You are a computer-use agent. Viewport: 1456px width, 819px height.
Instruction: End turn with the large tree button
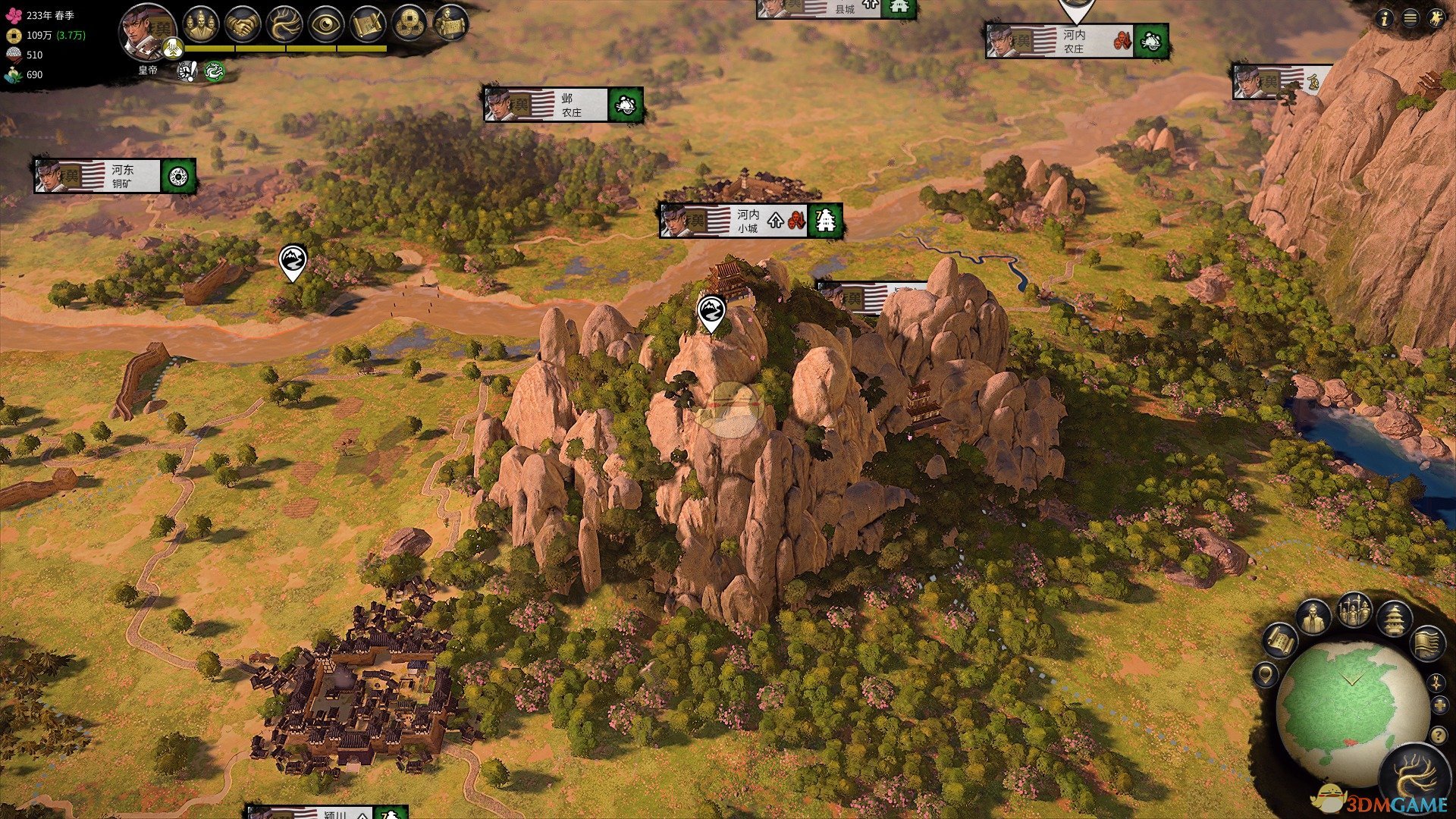pos(1415,779)
